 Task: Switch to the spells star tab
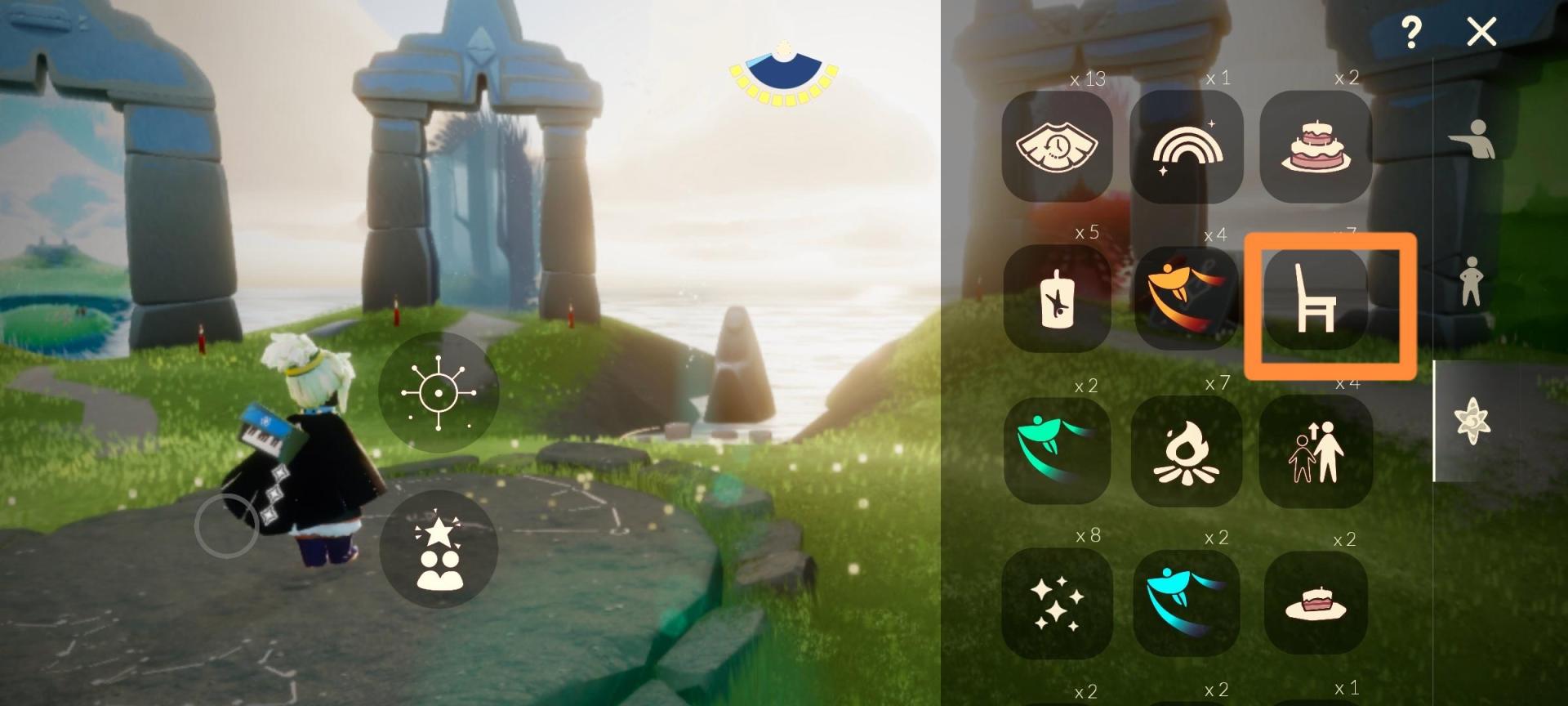(1472, 422)
